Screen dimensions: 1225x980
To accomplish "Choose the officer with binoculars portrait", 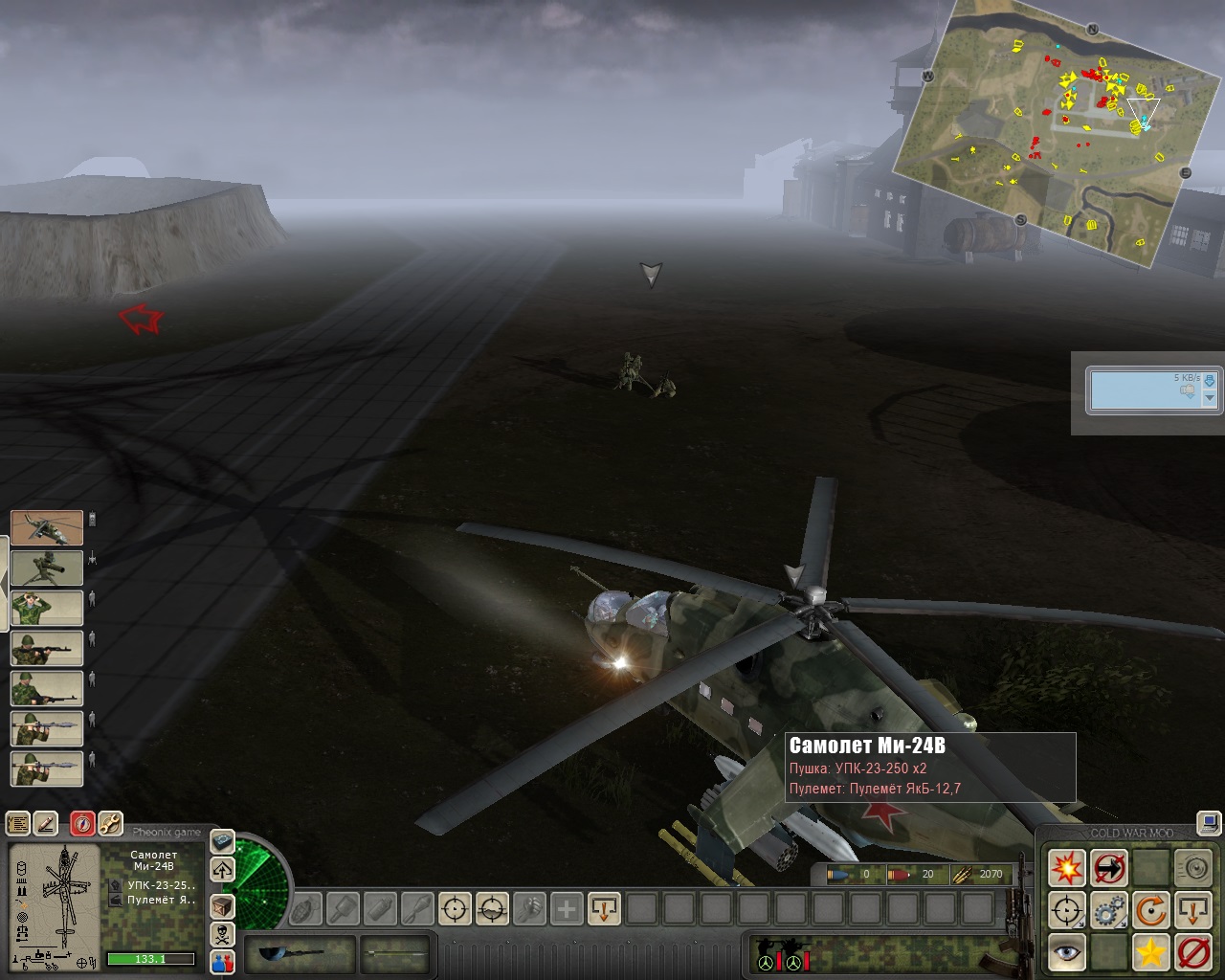I will [x=47, y=609].
